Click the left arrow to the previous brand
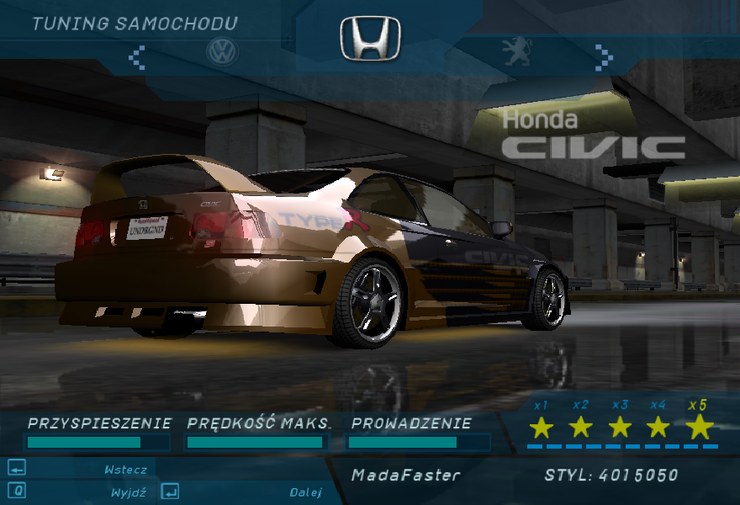740x505 pixels. click(x=138, y=55)
